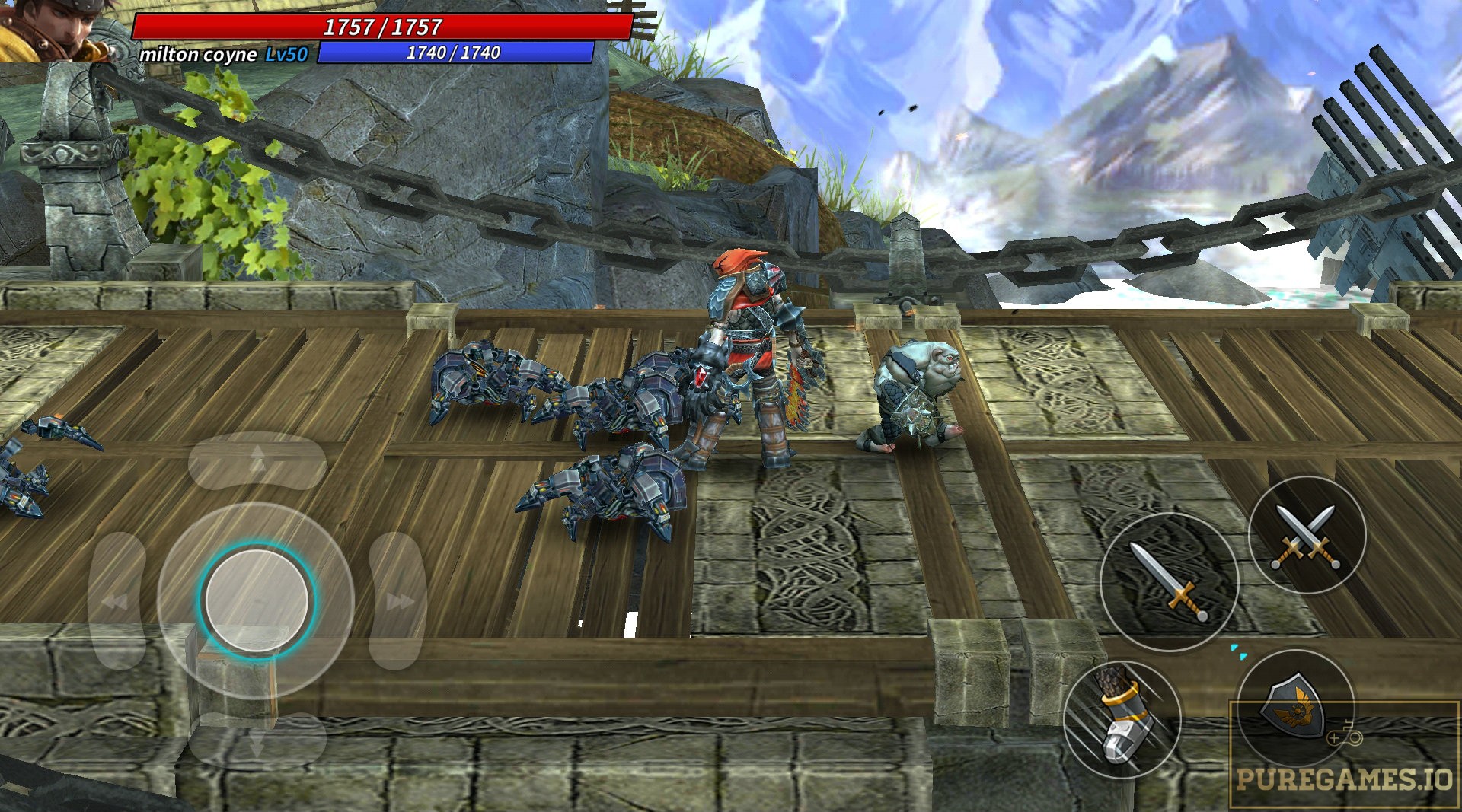Tap the virtual joystick center knob
Viewport: 1462px width, 812px height.
pos(257,600)
